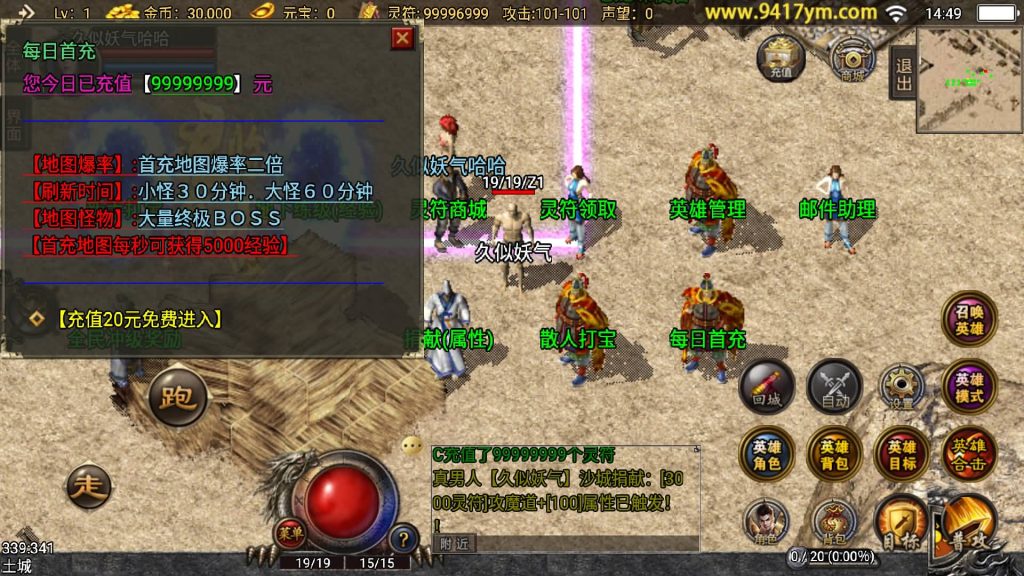The image size is (1024, 576).
Task: Choose the 充值20元免费进入 option
Action: (139, 319)
